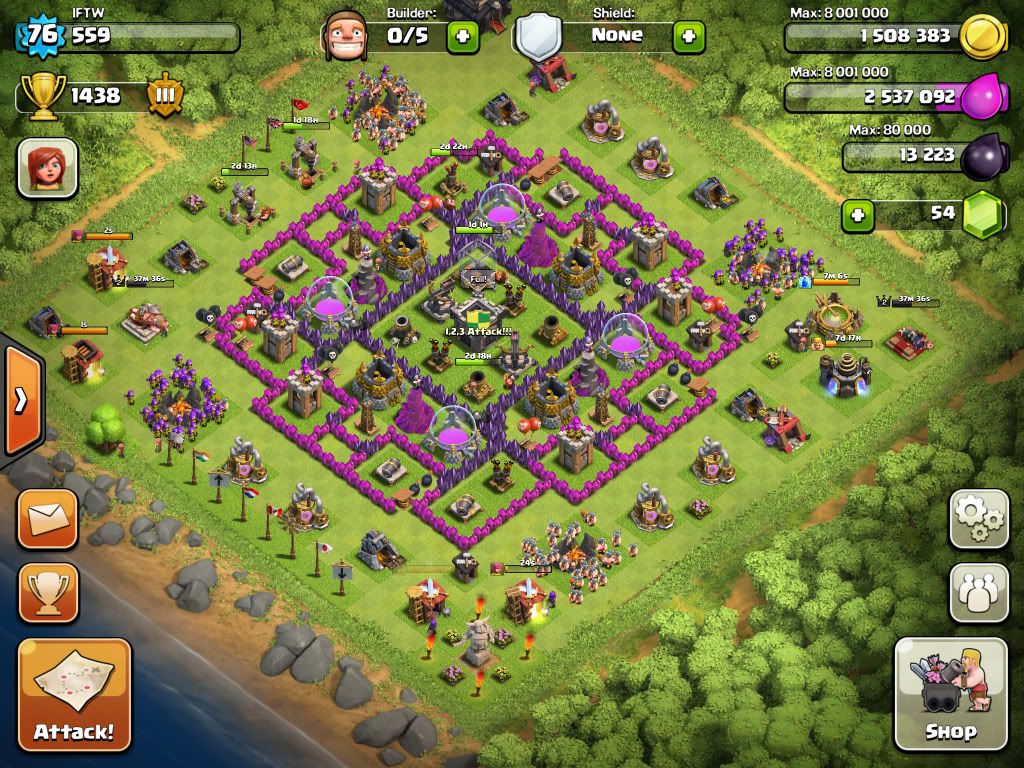Viewport: 1024px width, 768px height.
Task: Open the friends list button
Action: 979,593
